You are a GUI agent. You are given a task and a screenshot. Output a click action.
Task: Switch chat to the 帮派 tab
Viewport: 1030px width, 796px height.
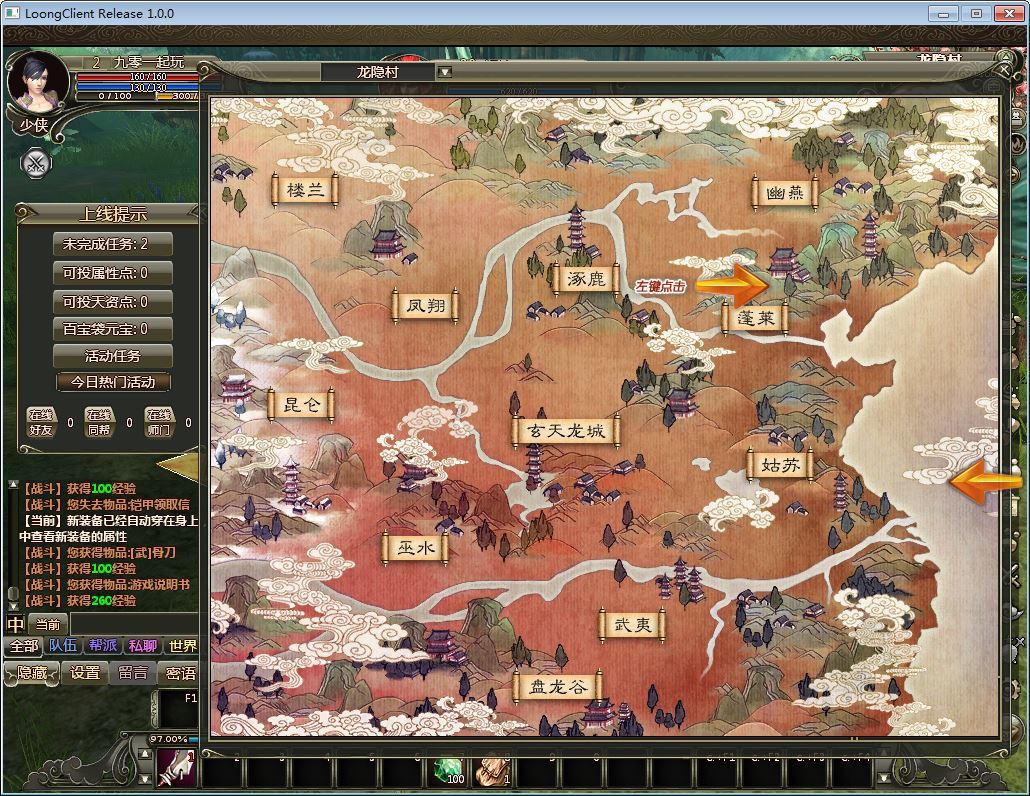103,646
